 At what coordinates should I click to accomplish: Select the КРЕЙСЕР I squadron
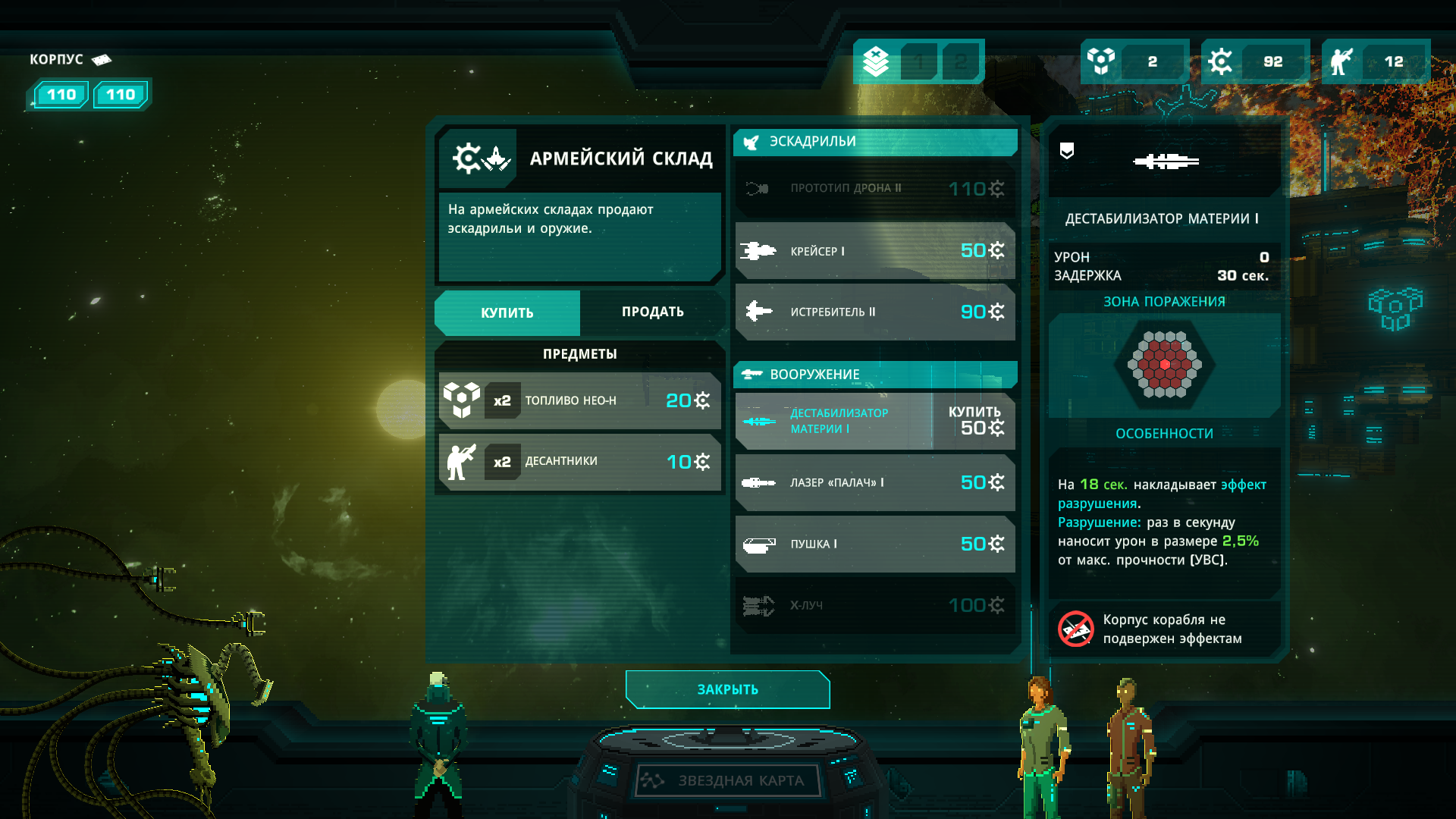point(875,250)
